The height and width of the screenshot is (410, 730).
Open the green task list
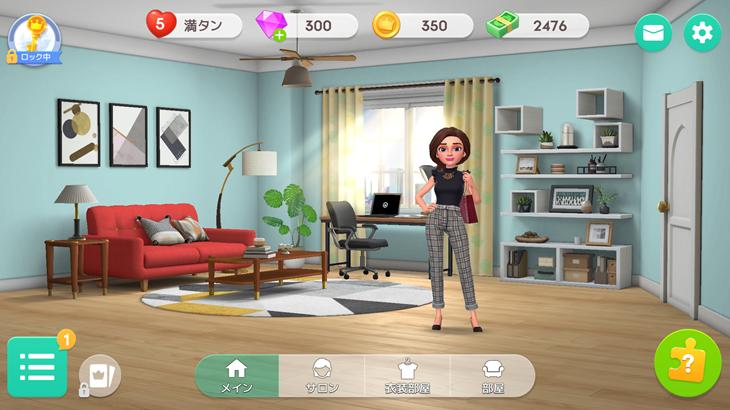coord(37,367)
